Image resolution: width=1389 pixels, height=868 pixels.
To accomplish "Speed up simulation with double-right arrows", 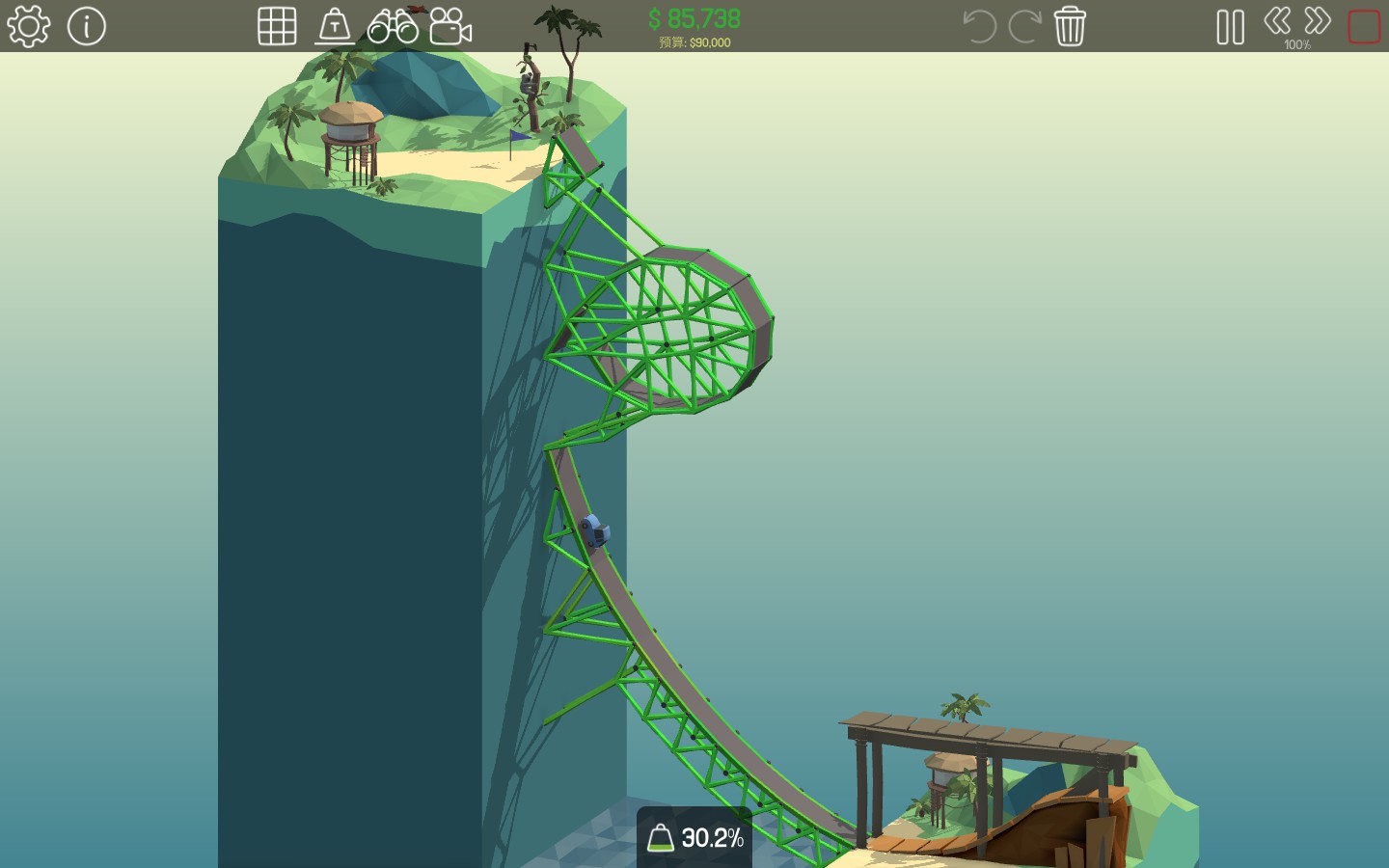I will (x=1316, y=19).
